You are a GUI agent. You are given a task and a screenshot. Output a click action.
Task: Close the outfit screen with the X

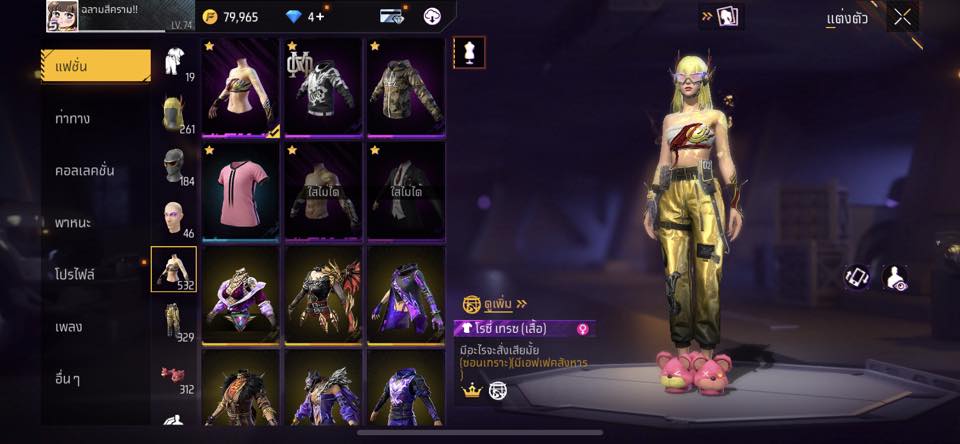(x=902, y=17)
